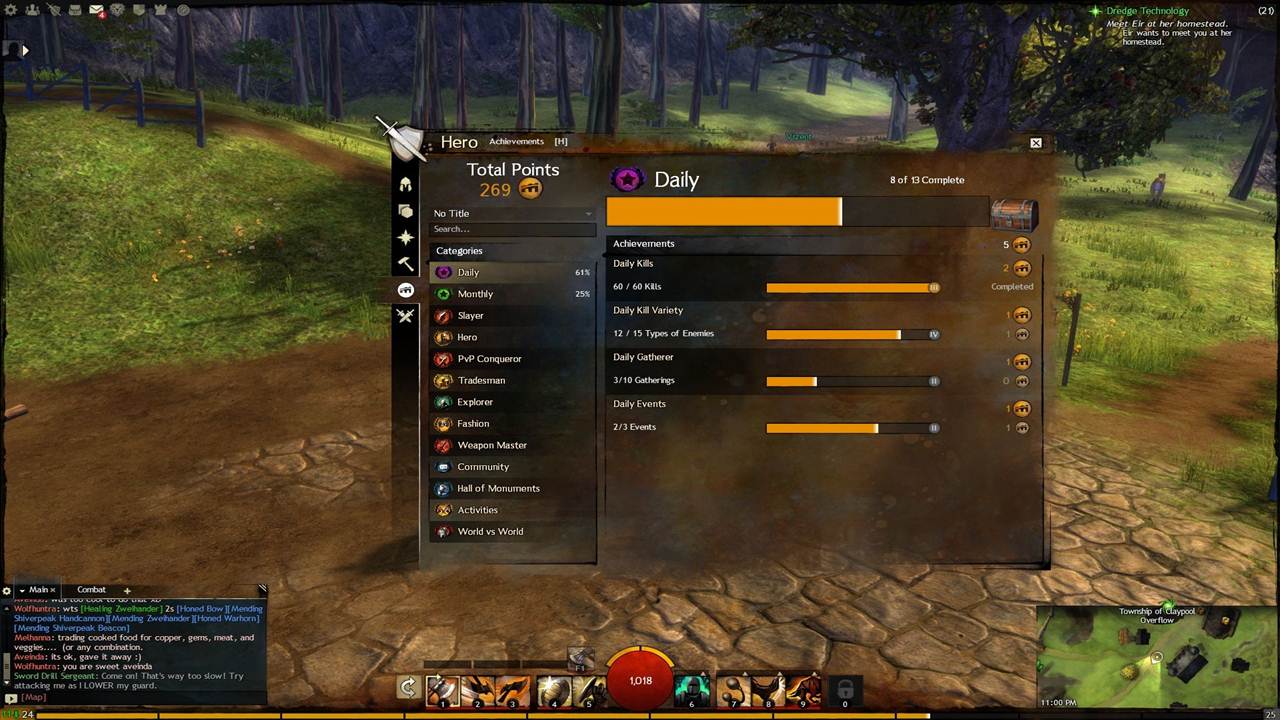Open the Weapon Master category
Viewport: 1280px width, 720px height.
tap(492, 445)
